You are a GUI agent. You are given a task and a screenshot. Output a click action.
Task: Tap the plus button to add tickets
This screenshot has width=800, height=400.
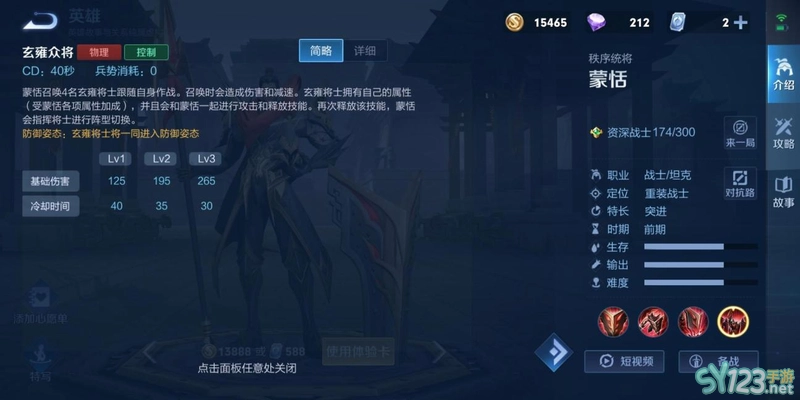coord(740,22)
